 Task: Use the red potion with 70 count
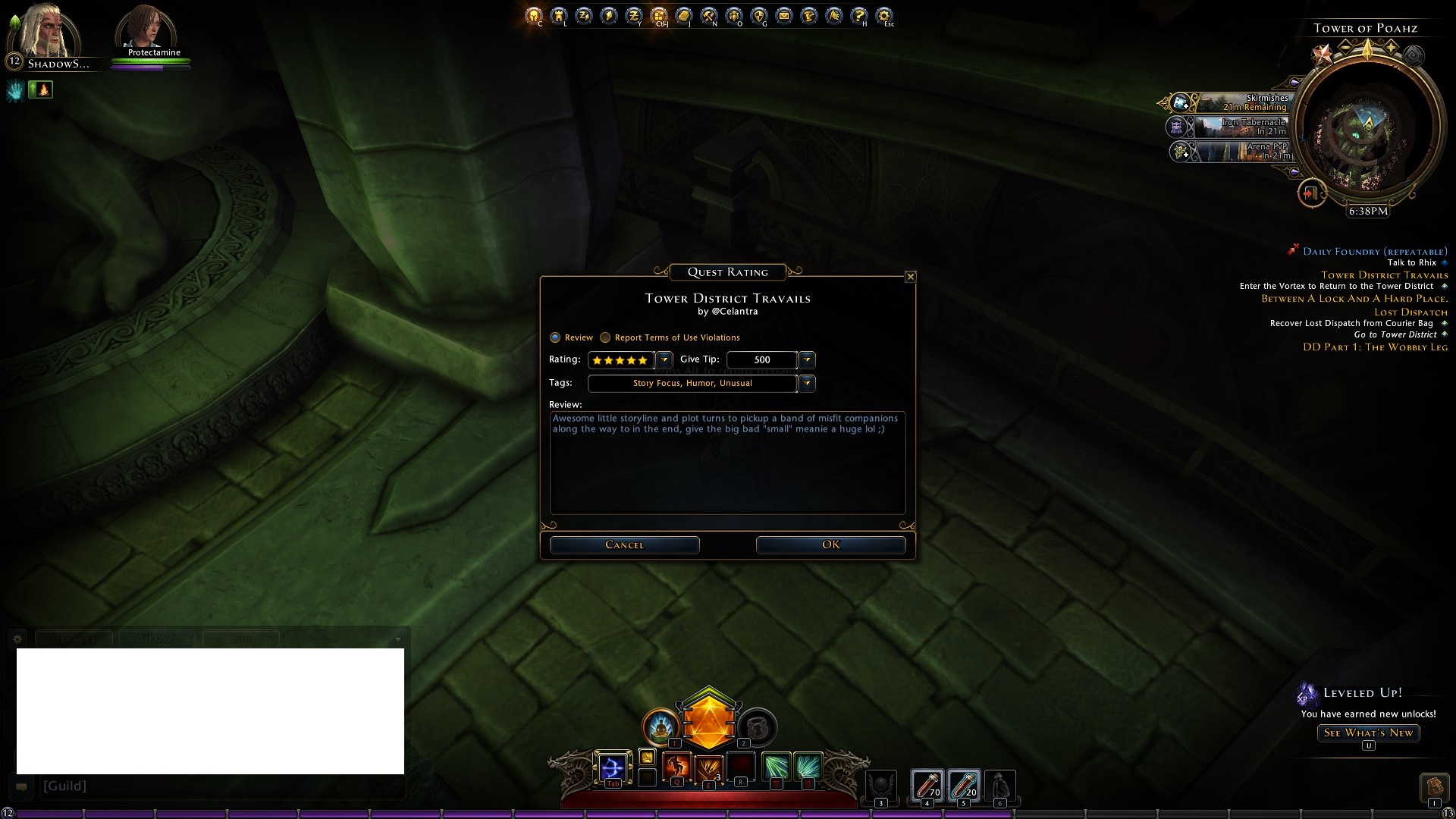pyautogui.click(x=926, y=785)
